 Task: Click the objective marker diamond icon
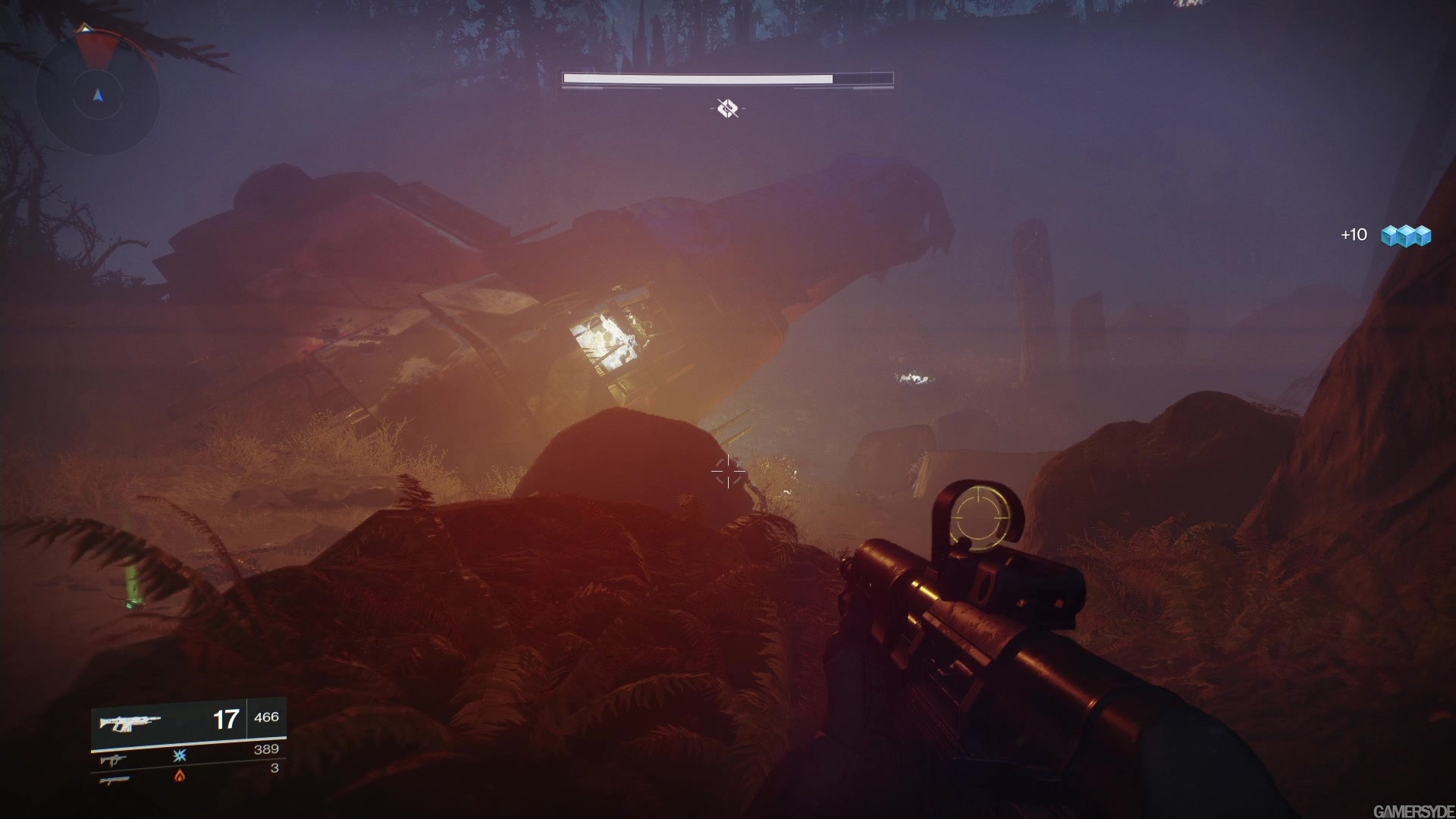(x=727, y=108)
